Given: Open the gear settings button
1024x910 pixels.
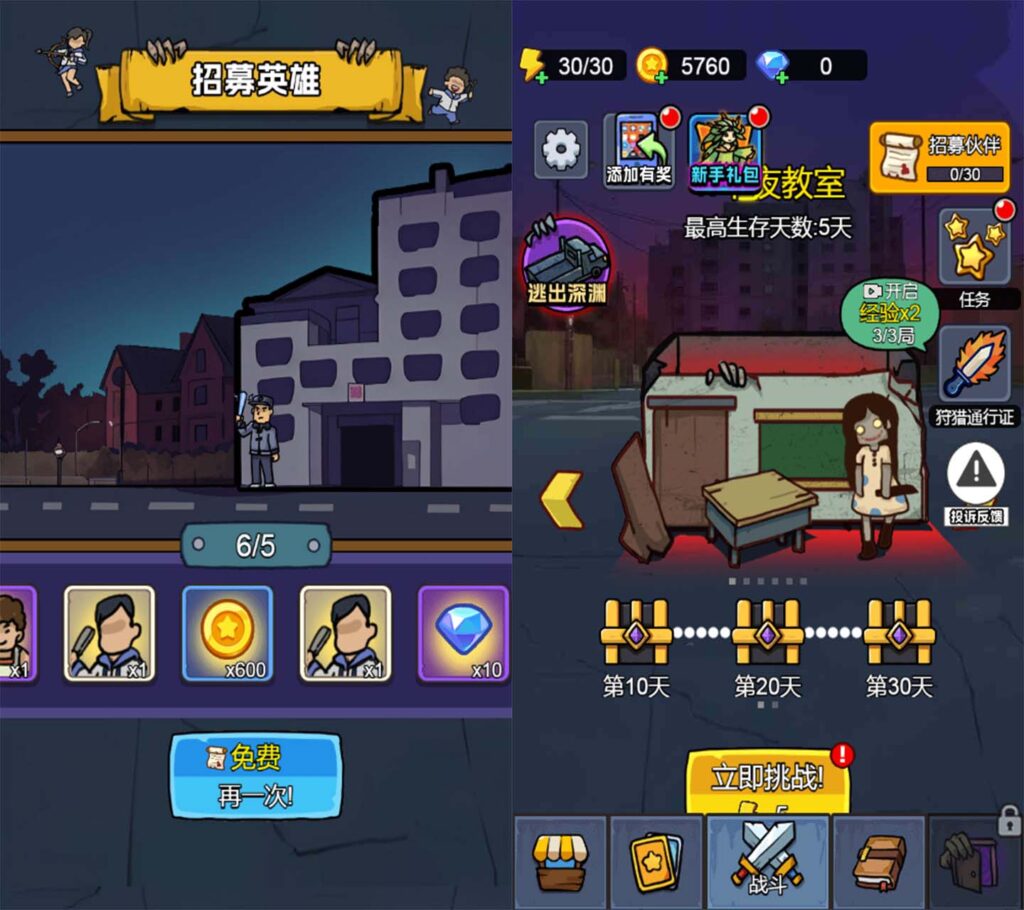Looking at the screenshot, I should tap(560, 150).
